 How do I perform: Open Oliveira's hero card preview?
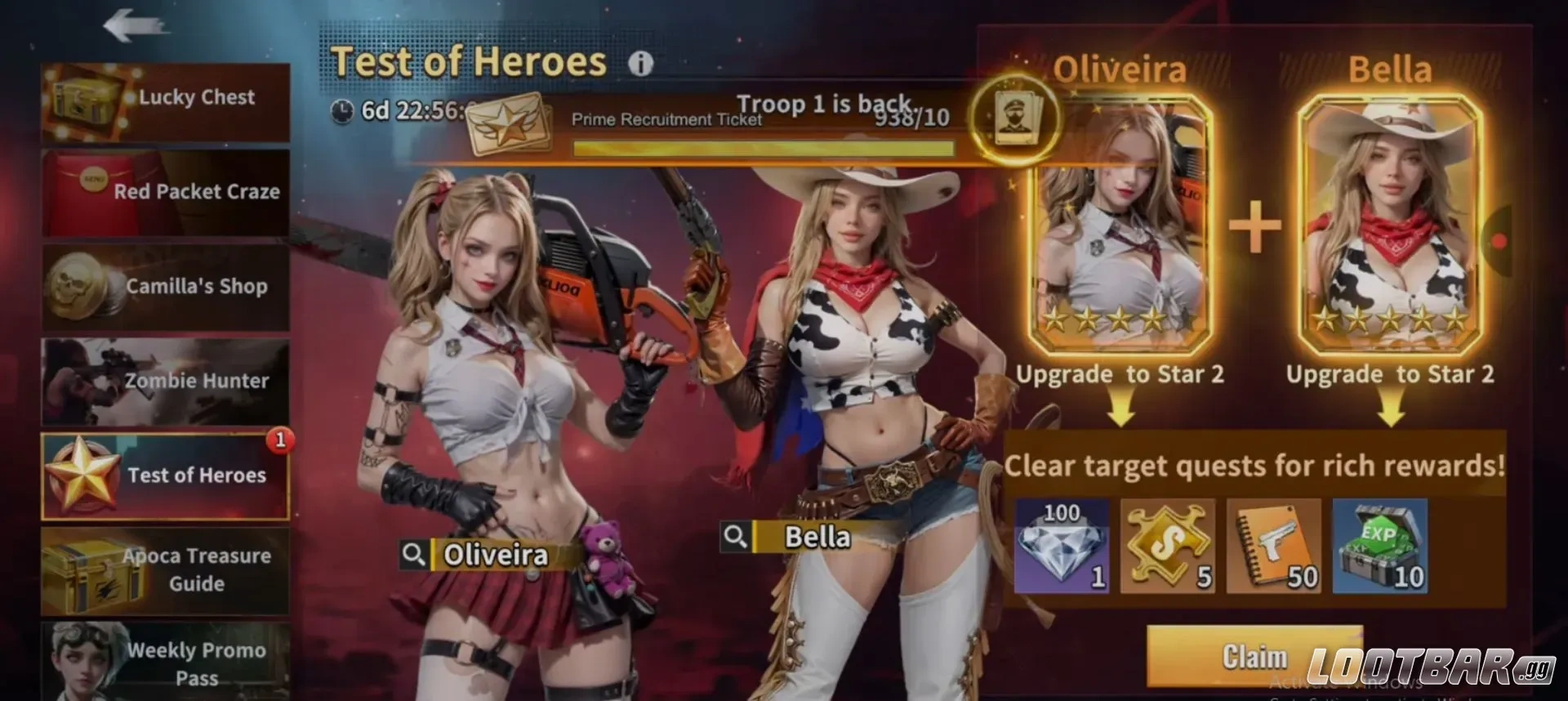pyautogui.click(x=1125, y=225)
